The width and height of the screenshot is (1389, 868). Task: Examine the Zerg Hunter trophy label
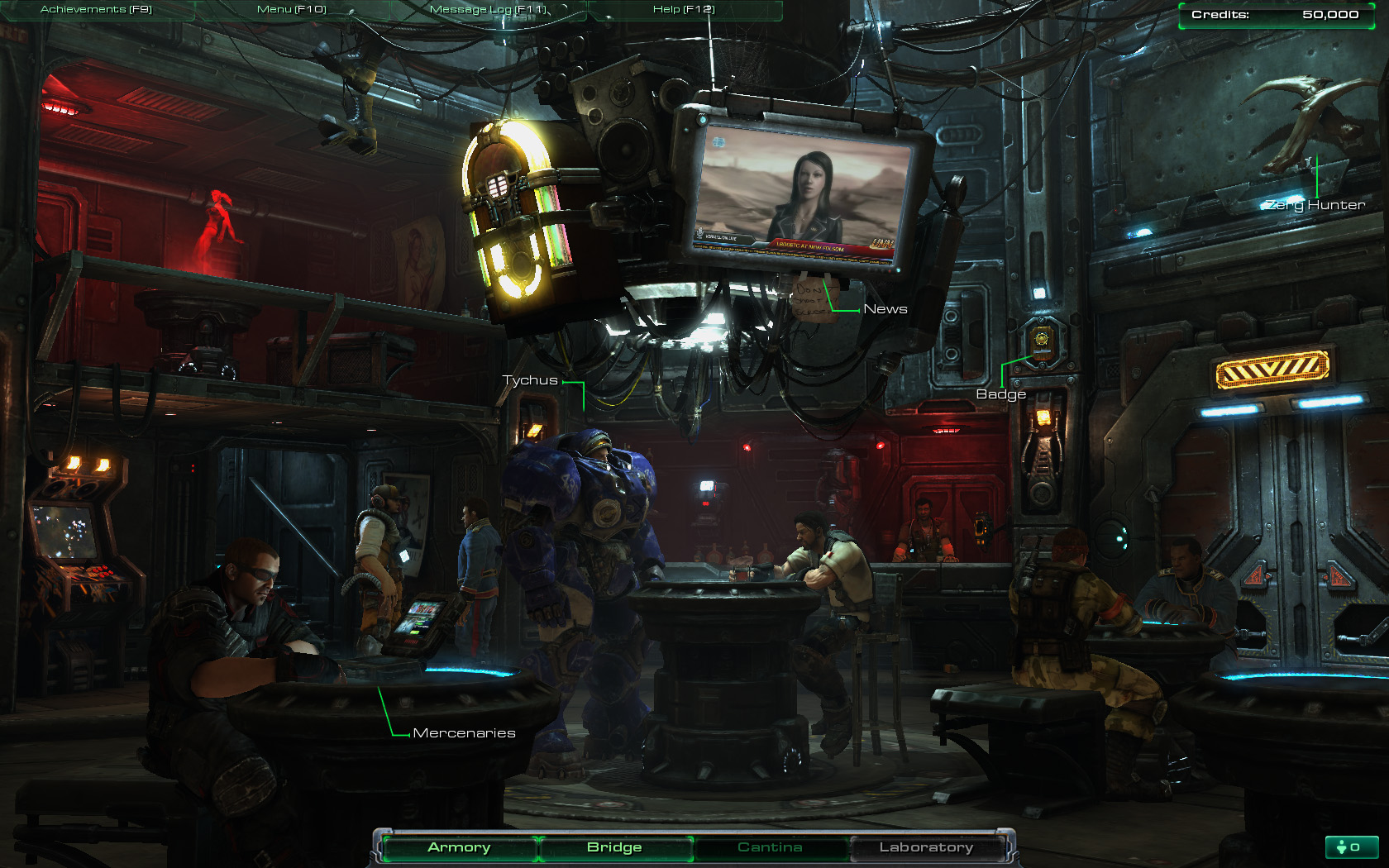pyautogui.click(x=1315, y=205)
